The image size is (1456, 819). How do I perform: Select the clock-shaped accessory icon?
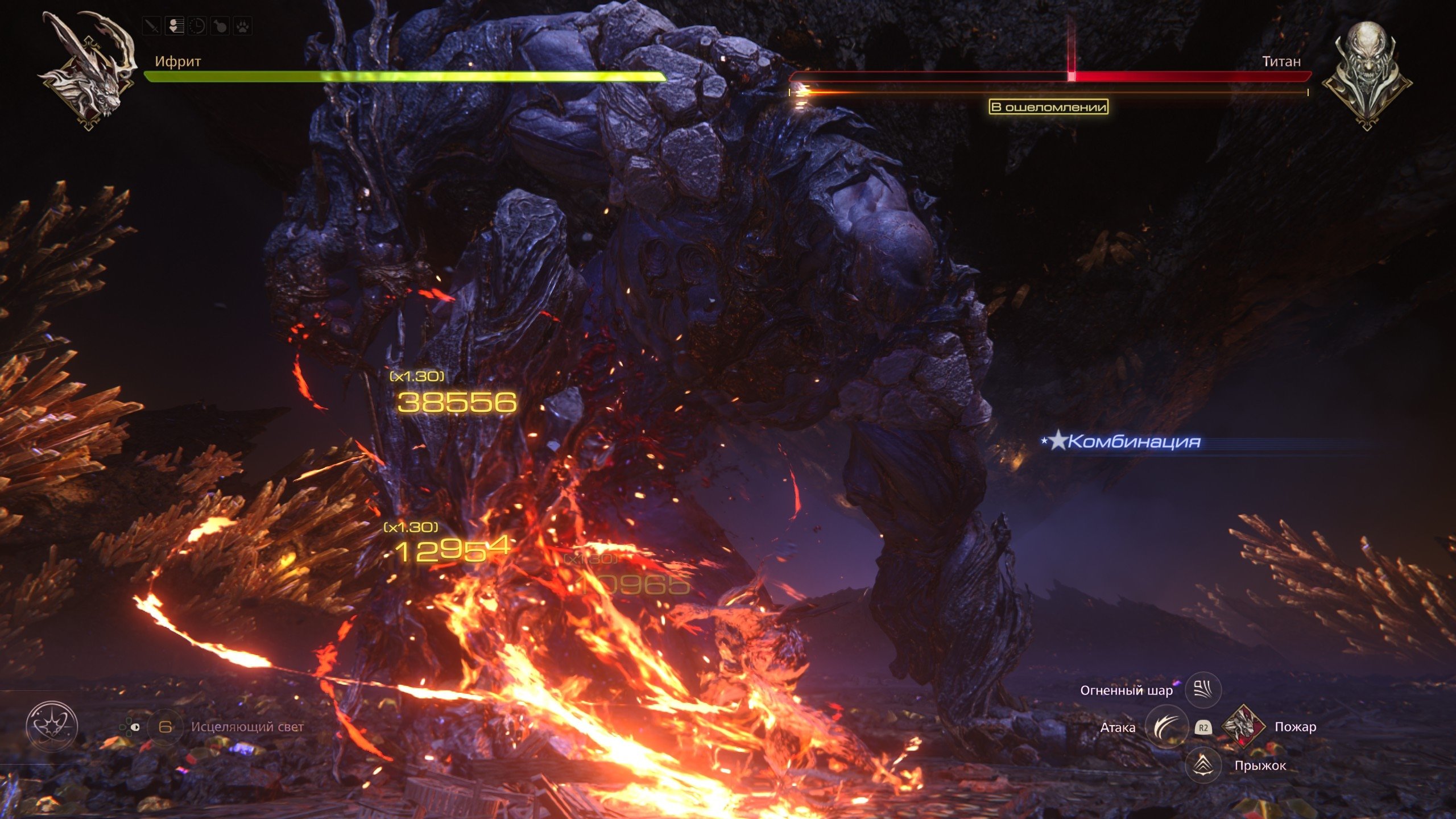197,26
